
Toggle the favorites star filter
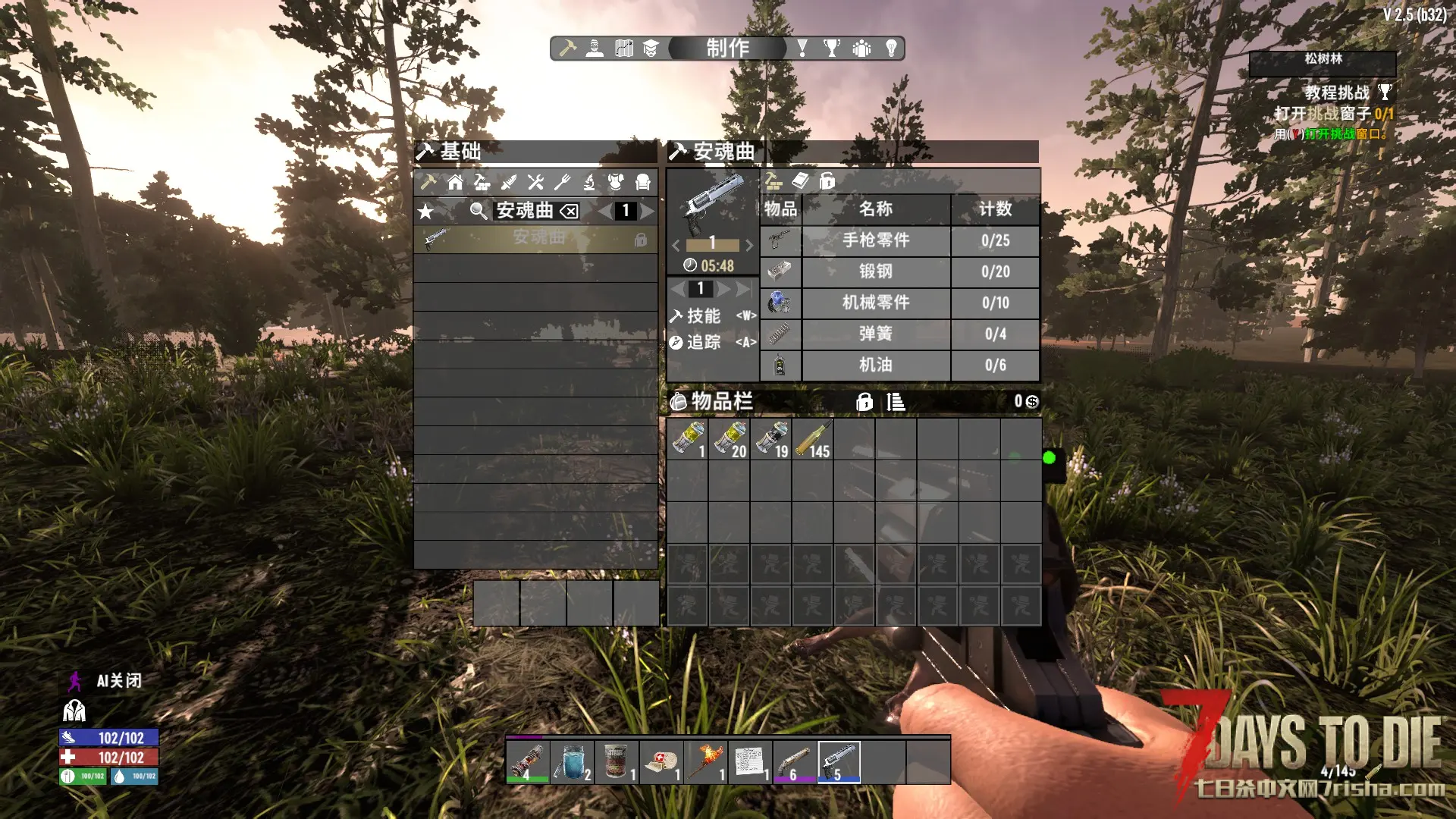(426, 212)
